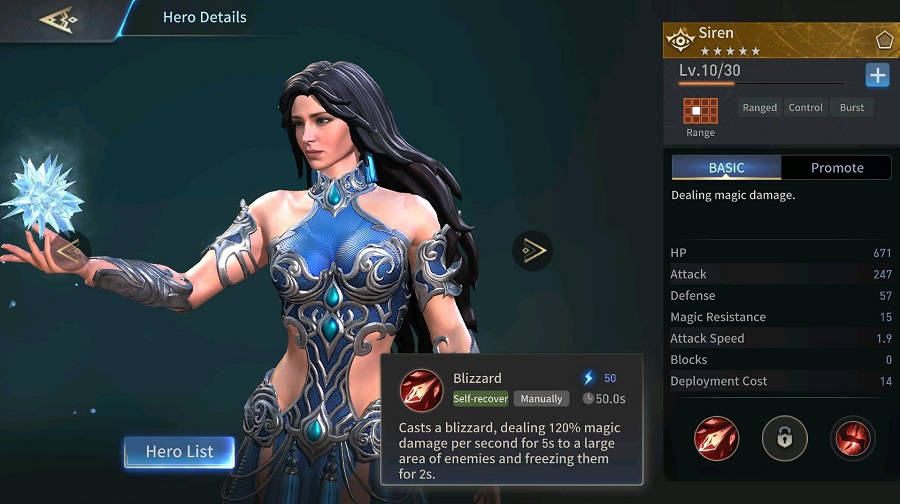Tap the Control tag
The width and height of the screenshot is (900, 504).
pos(806,108)
